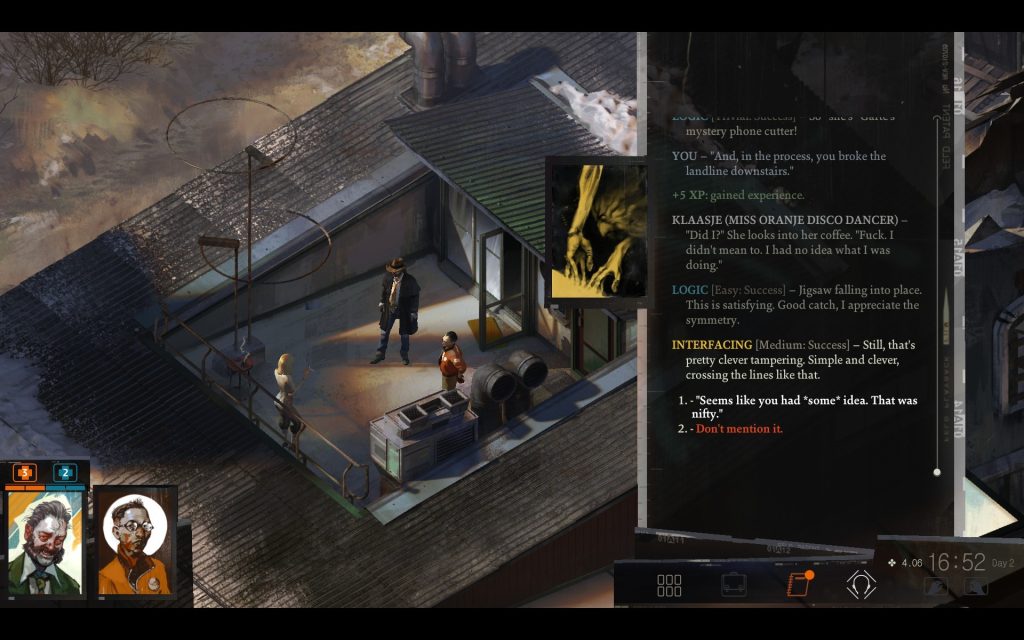Open the Thought Cabinet head icon

pyautogui.click(x=861, y=585)
